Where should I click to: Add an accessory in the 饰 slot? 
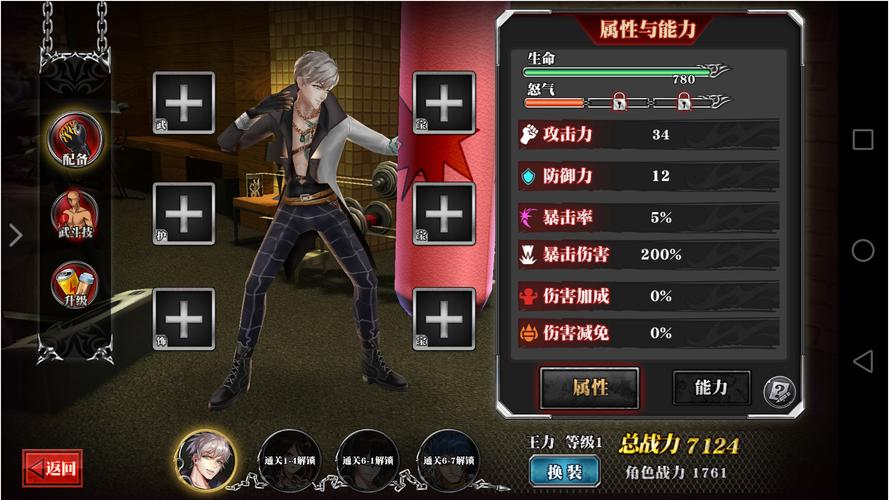(184, 319)
